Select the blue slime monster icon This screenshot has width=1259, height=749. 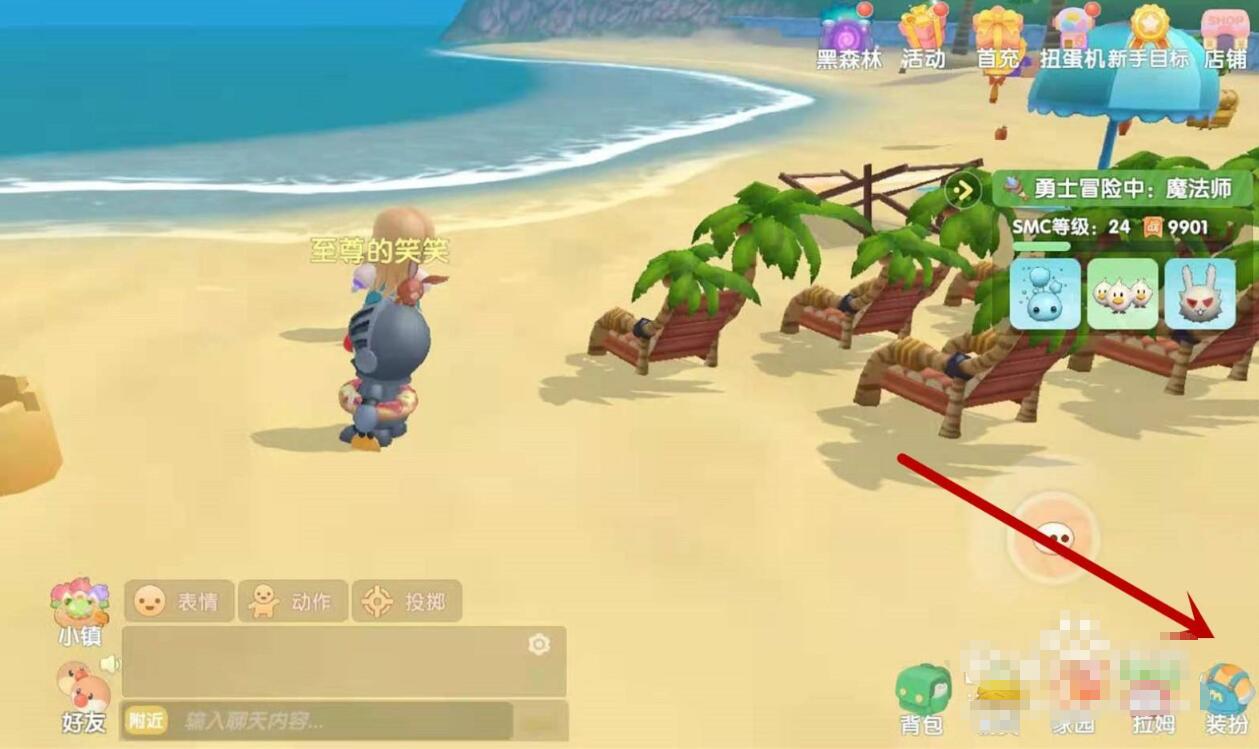(x=1045, y=294)
